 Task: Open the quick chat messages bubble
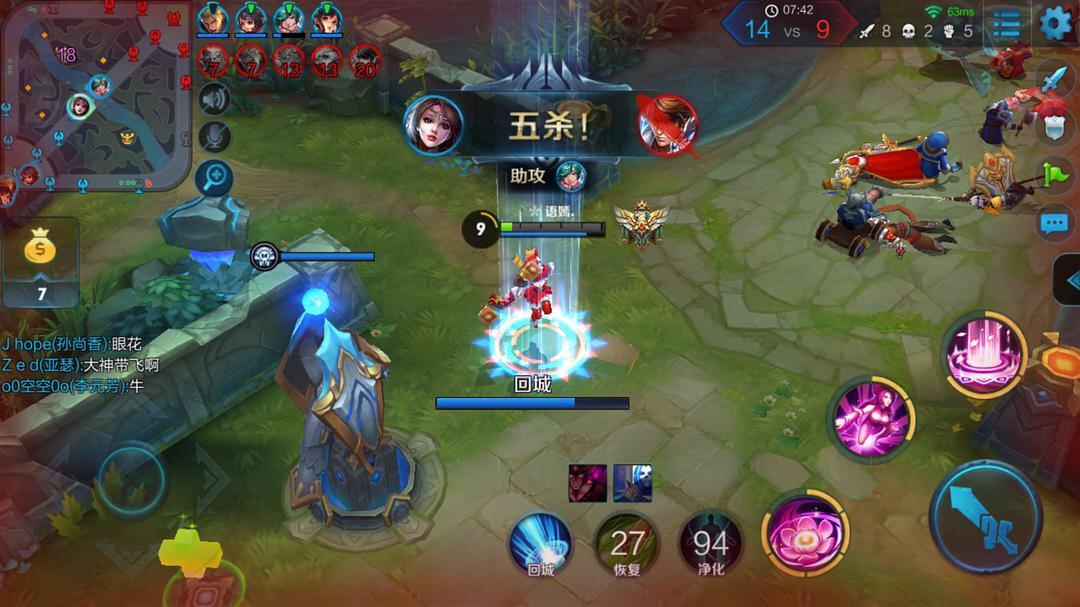point(1055,224)
